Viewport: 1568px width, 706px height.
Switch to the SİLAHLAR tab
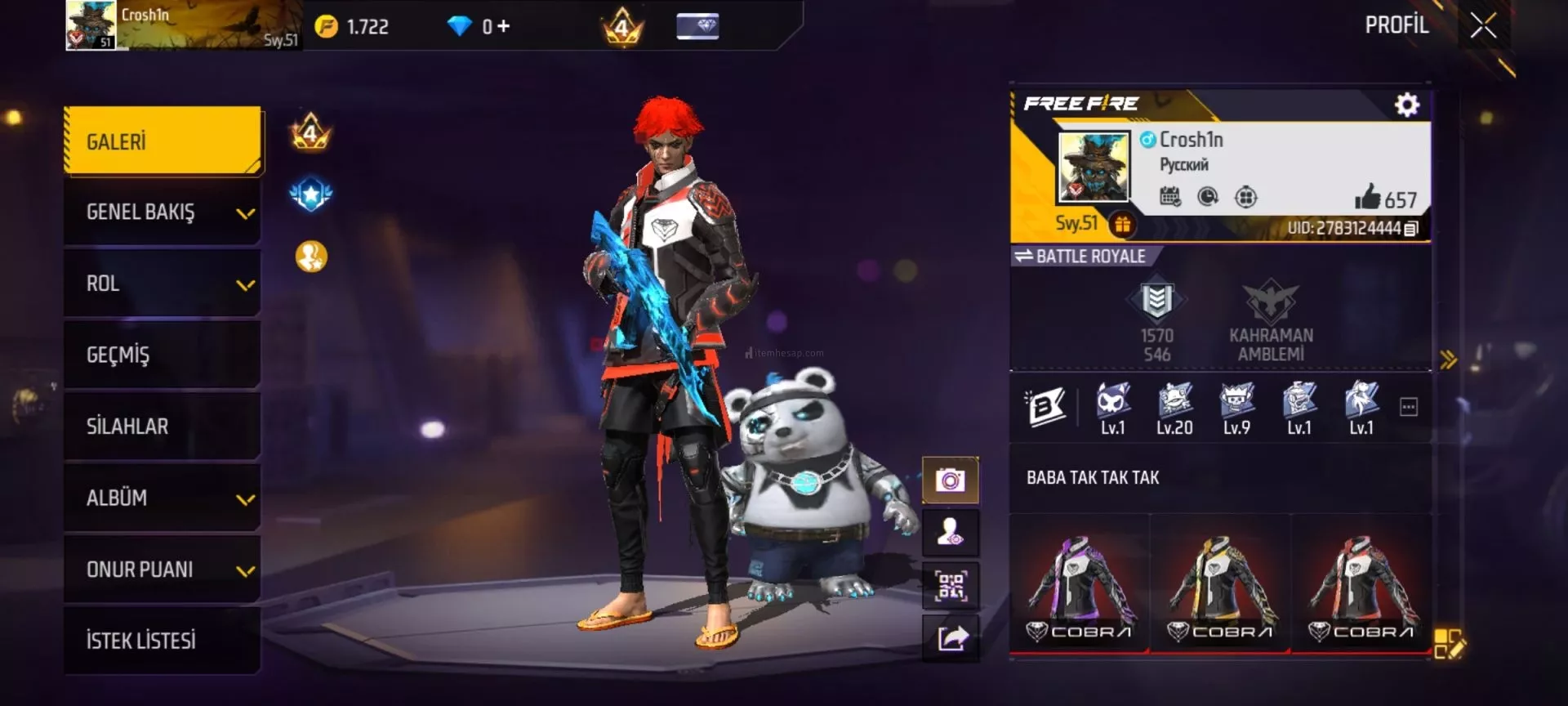click(163, 426)
